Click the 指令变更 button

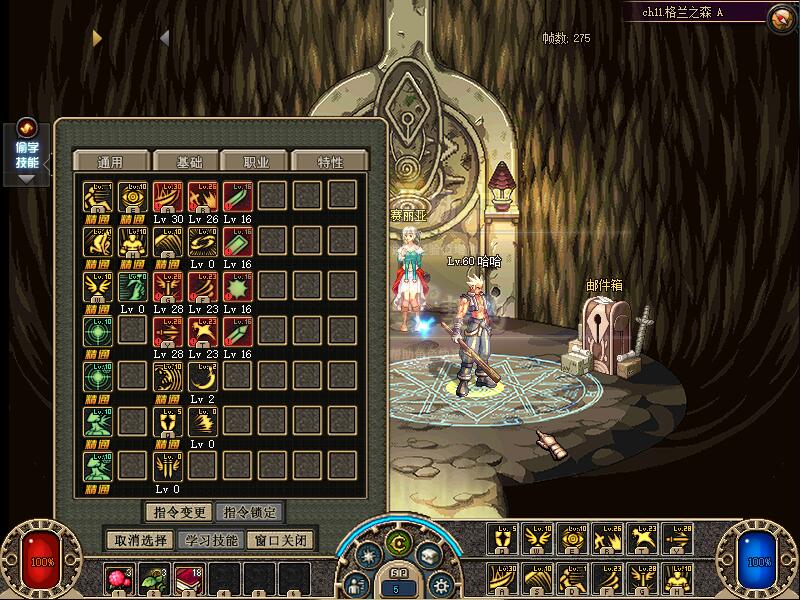pyautogui.click(x=178, y=512)
